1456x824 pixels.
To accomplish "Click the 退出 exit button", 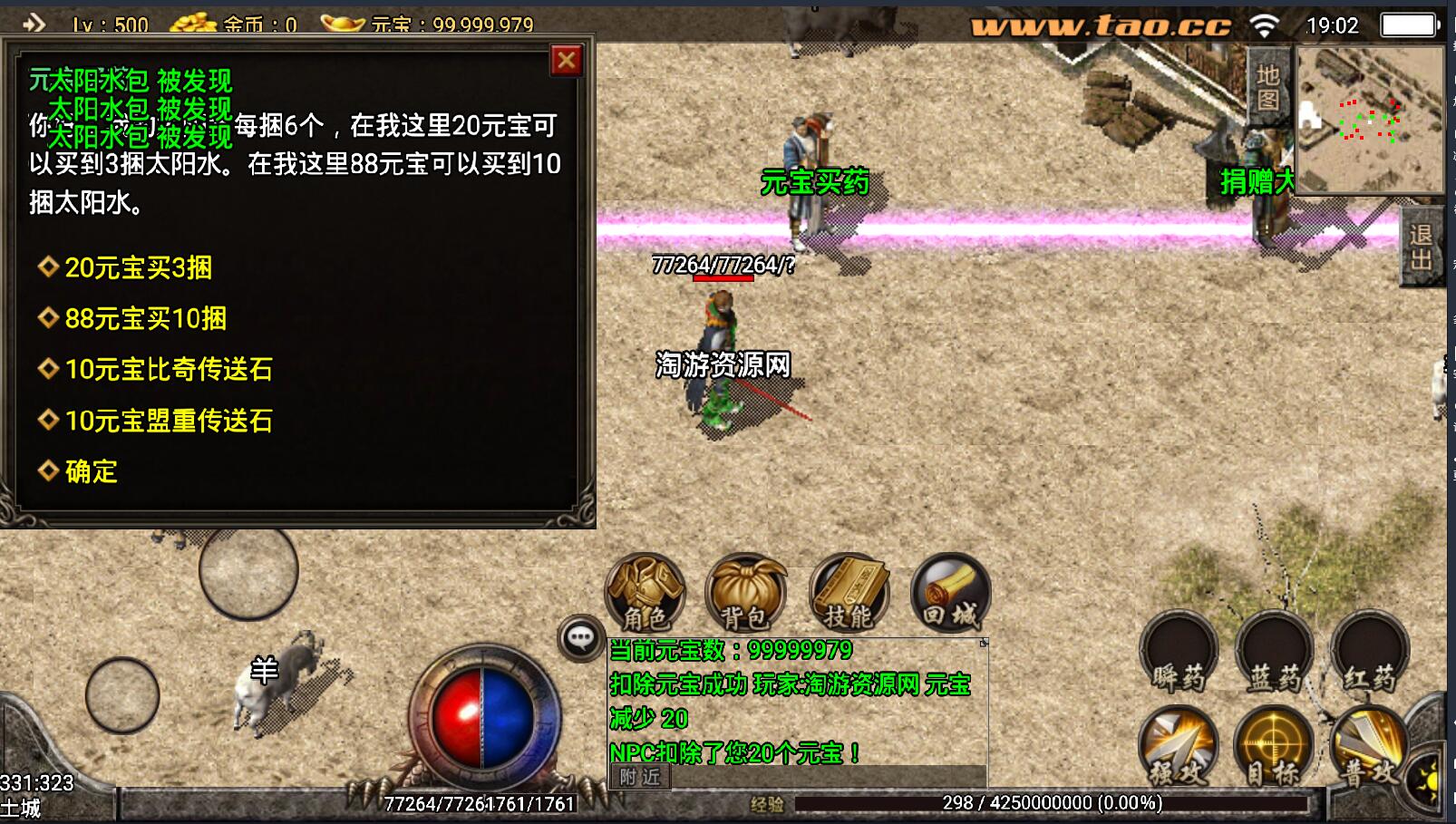I will coord(1422,247).
